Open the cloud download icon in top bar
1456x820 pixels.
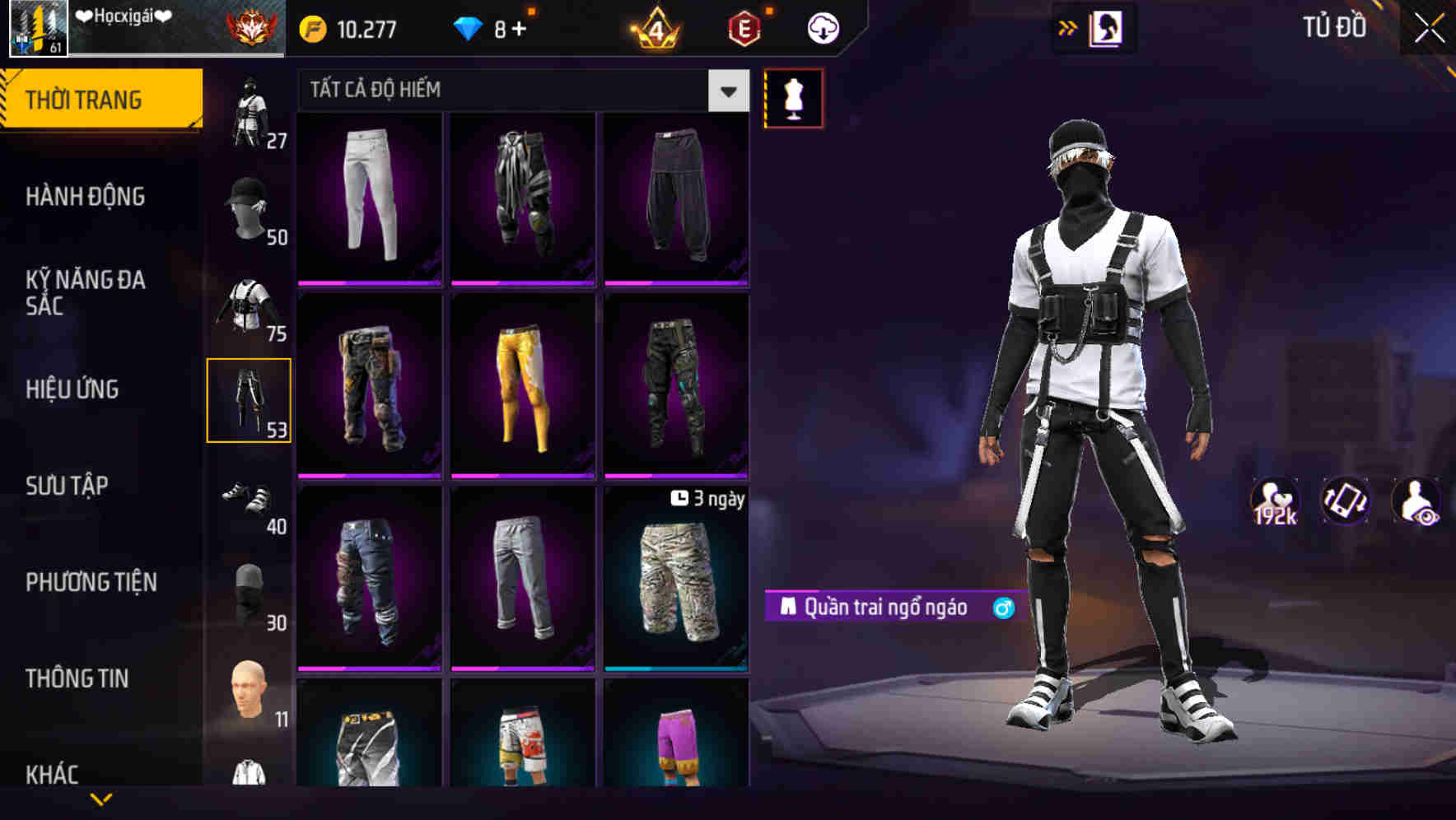click(823, 27)
